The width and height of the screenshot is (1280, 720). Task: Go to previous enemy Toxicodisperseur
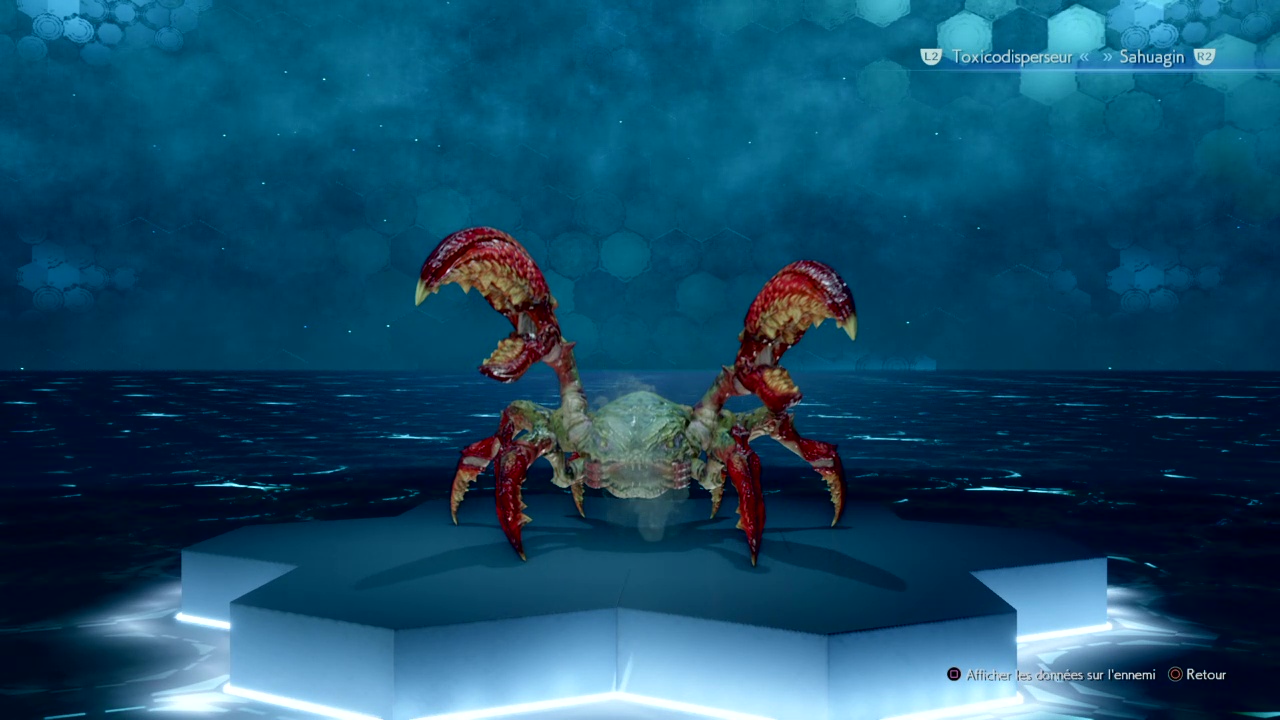1010,57
